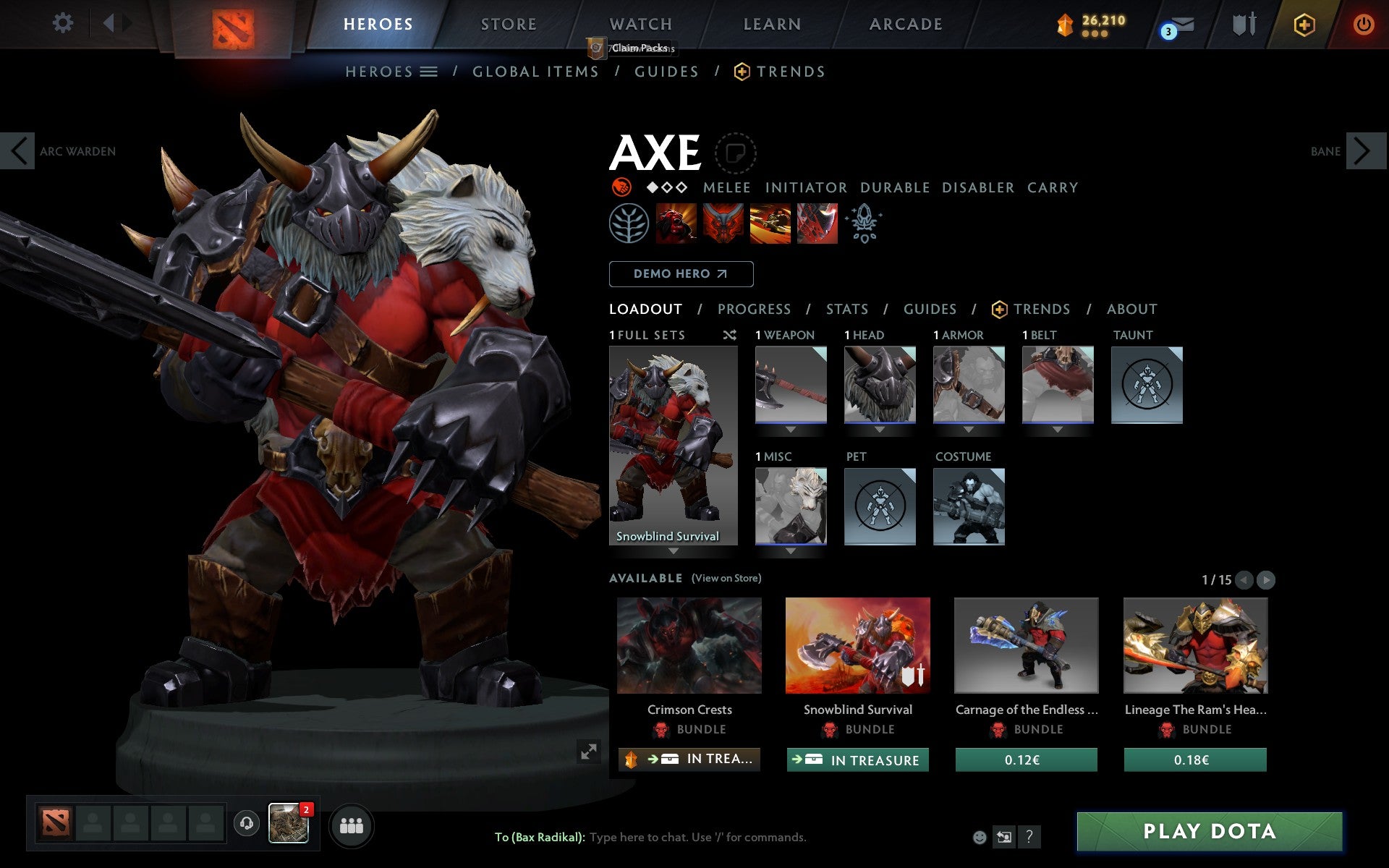Select Axe's talent tree icon
The image size is (1389, 868).
(x=629, y=223)
